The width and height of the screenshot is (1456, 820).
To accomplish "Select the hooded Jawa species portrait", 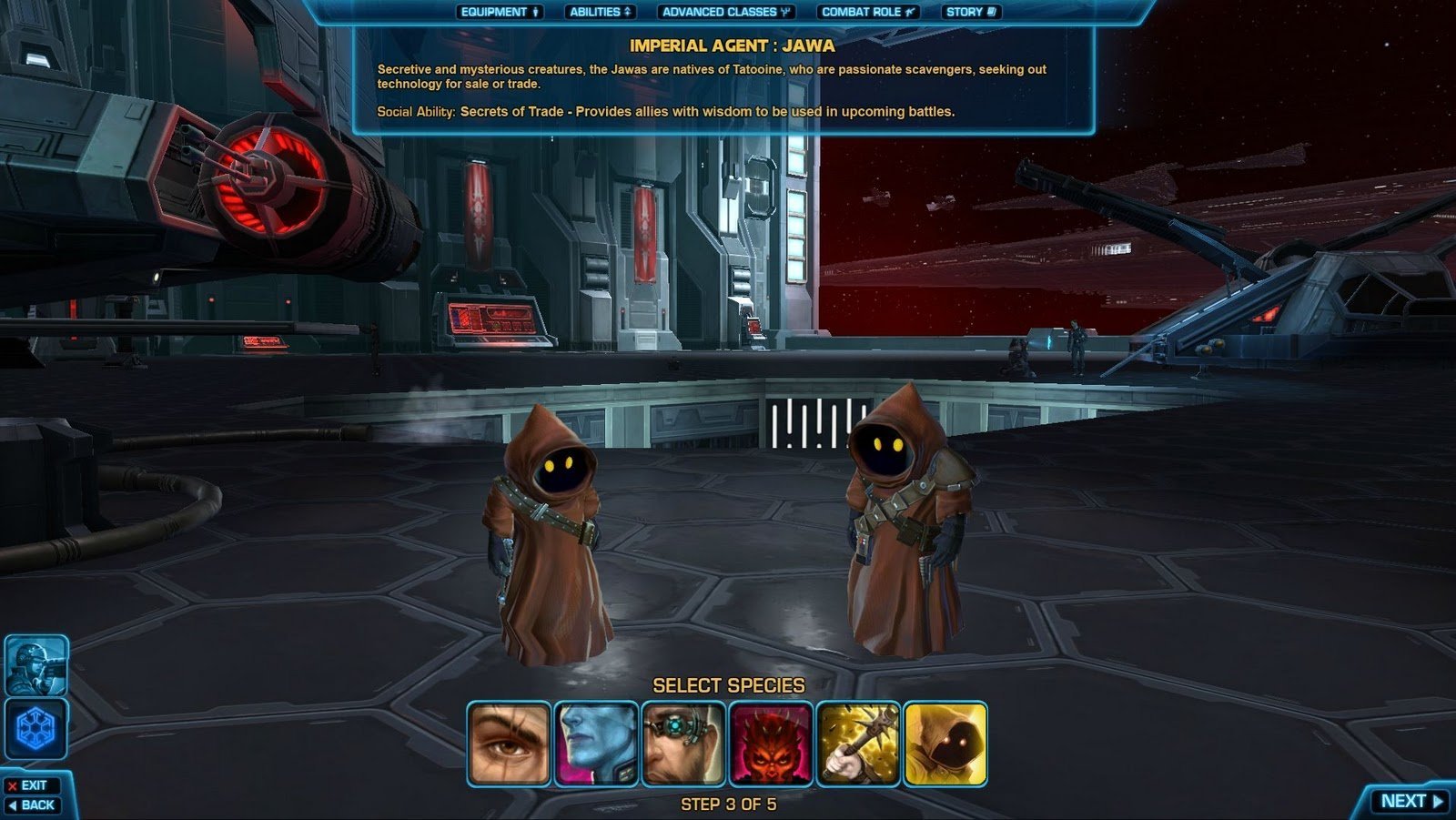I will pyautogui.click(x=945, y=744).
